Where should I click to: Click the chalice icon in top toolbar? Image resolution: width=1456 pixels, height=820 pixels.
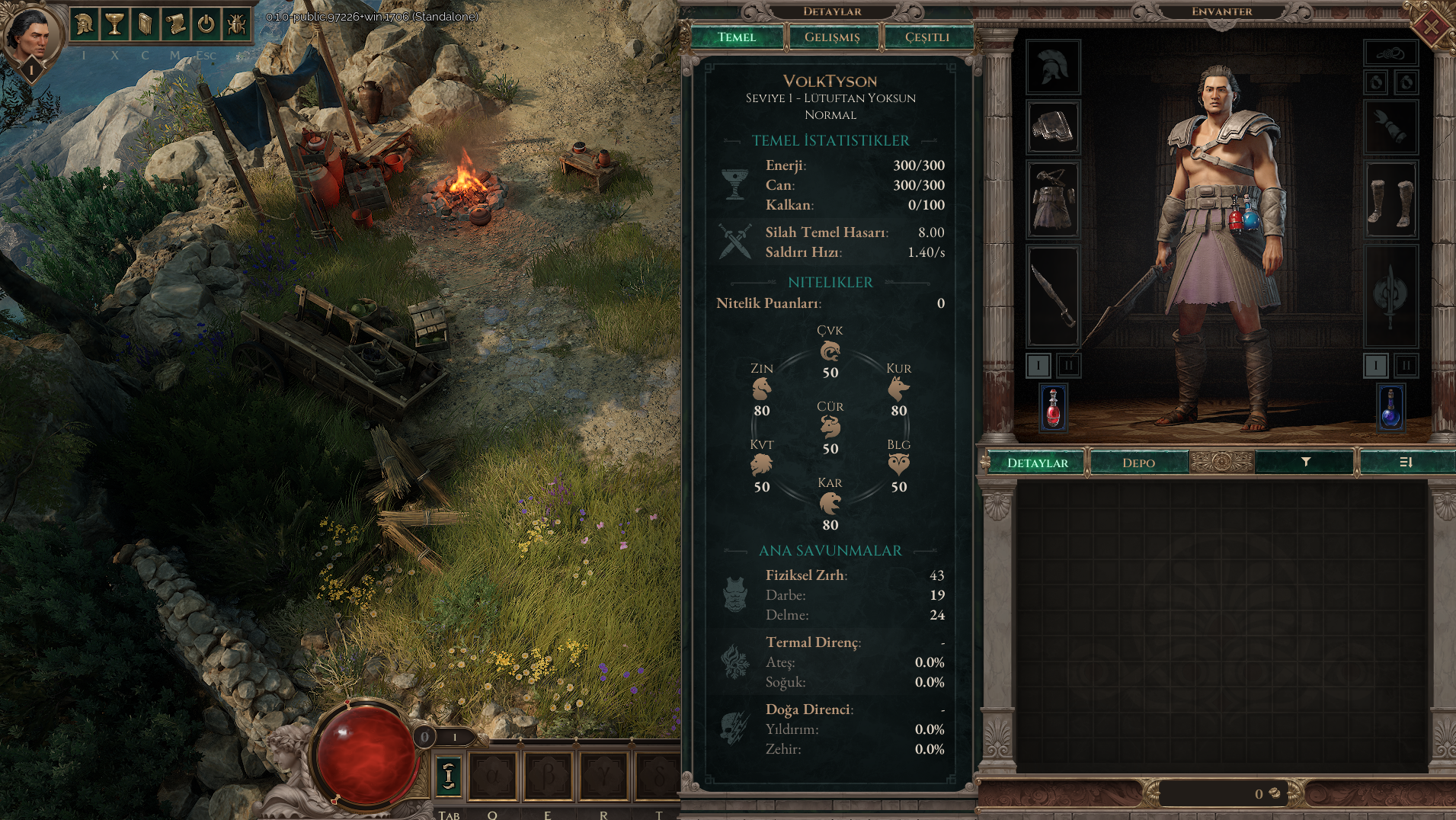point(114,24)
